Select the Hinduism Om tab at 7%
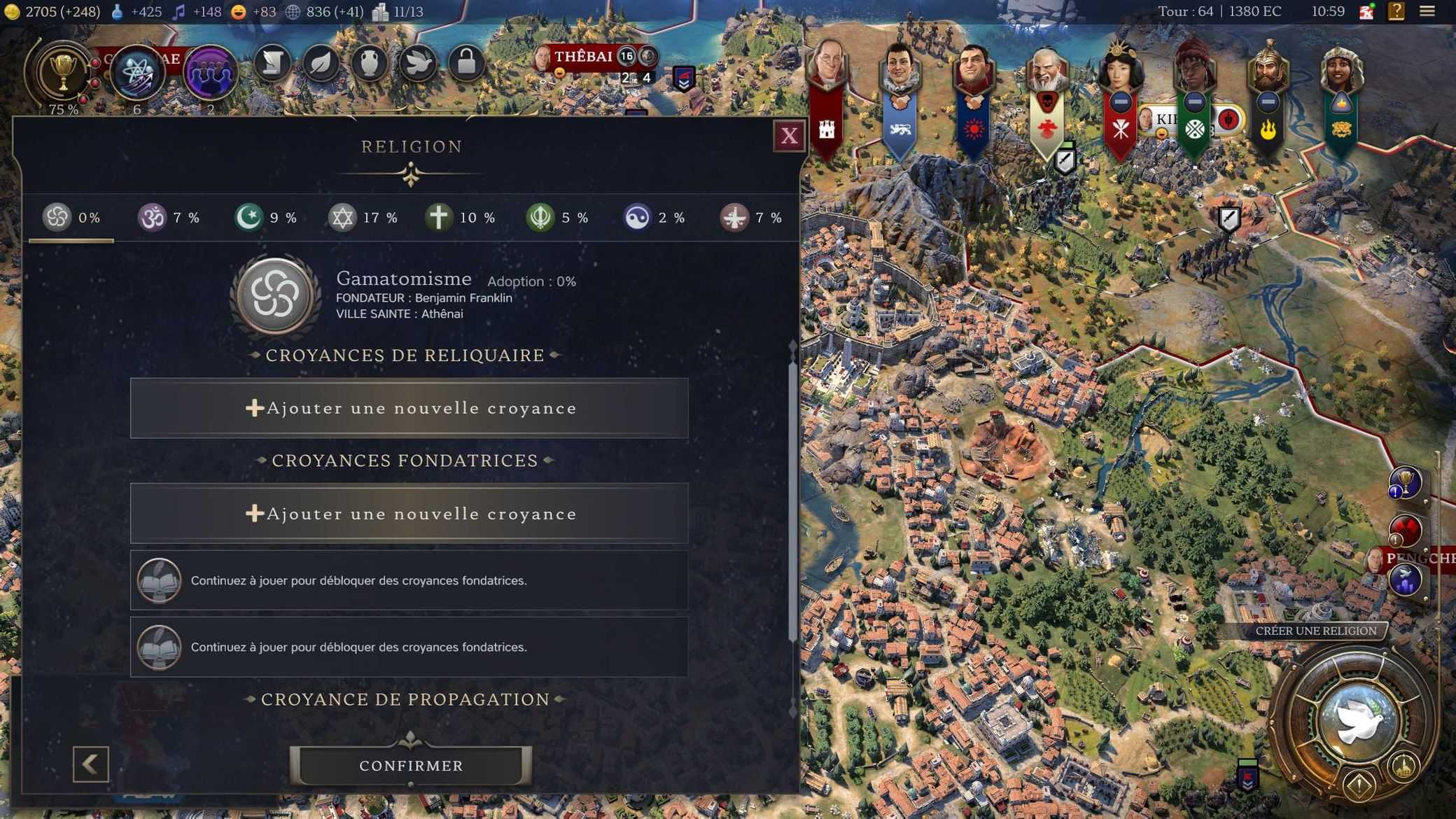Screen dimensions: 1456x819 point(169,218)
